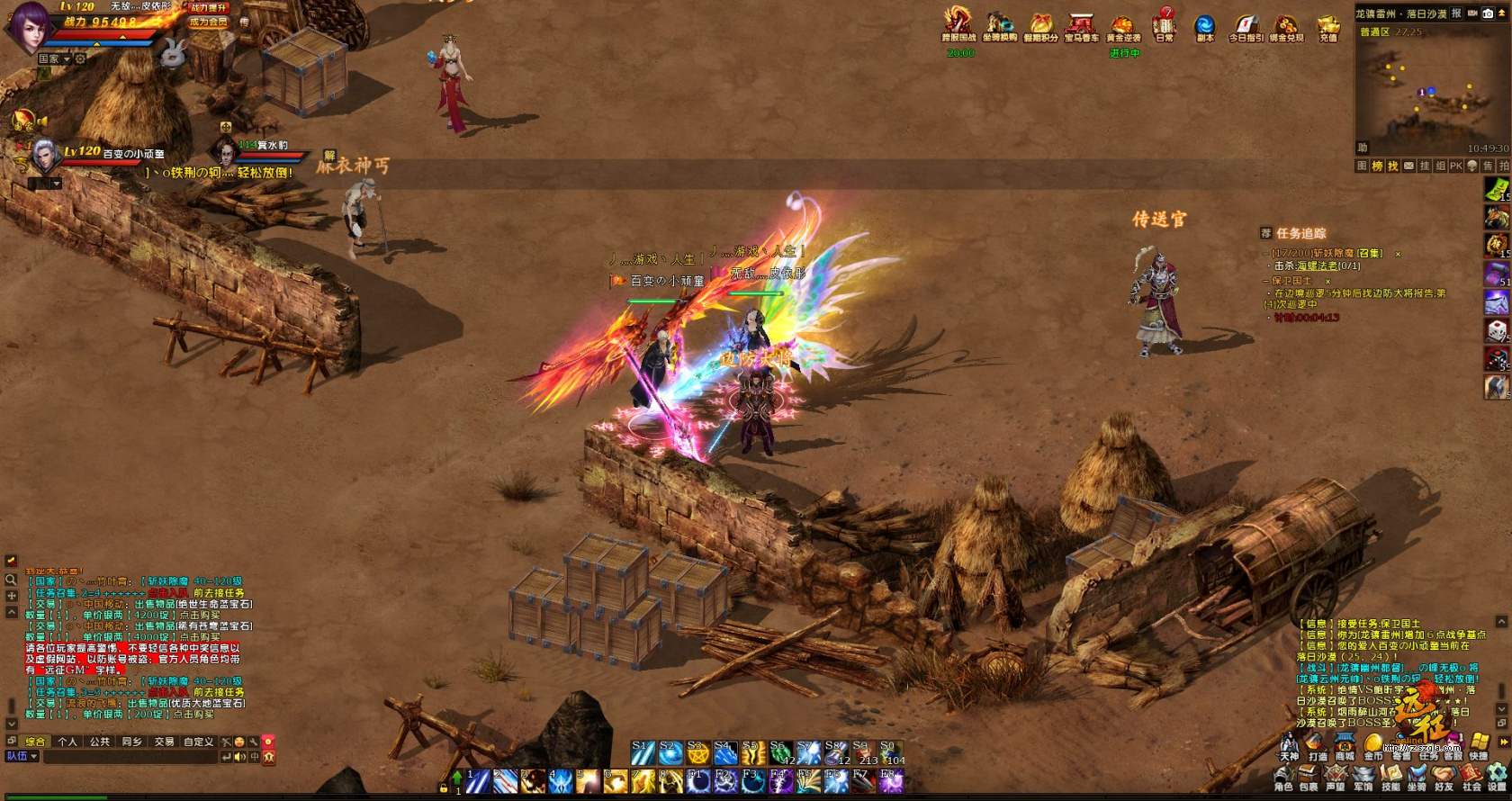Image resolution: width=1512 pixels, height=801 pixels.
Task: Take a screenshot with the camera button
Action: coord(1489,13)
